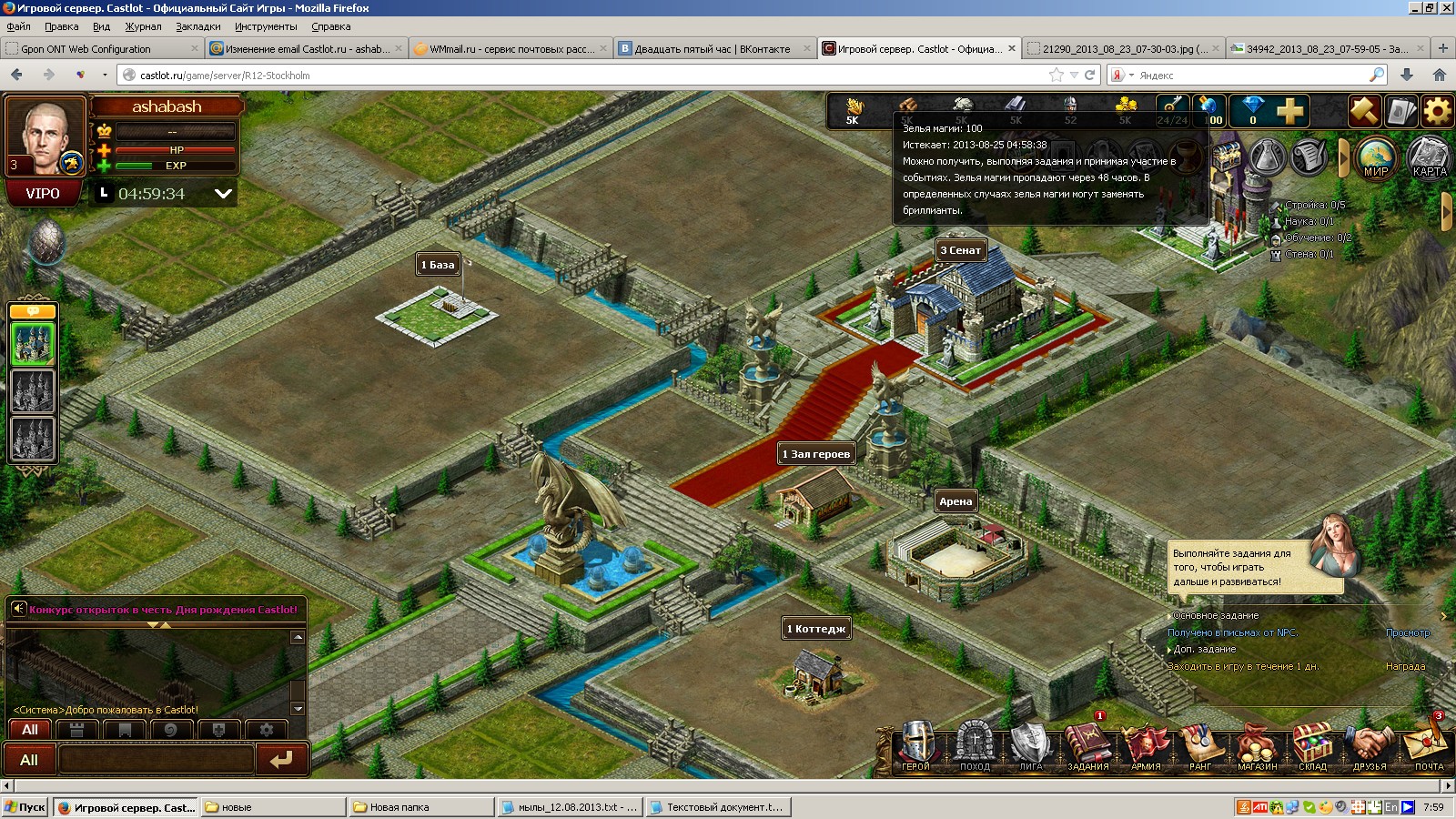Open the Армия army menu

click(1146, 746)
